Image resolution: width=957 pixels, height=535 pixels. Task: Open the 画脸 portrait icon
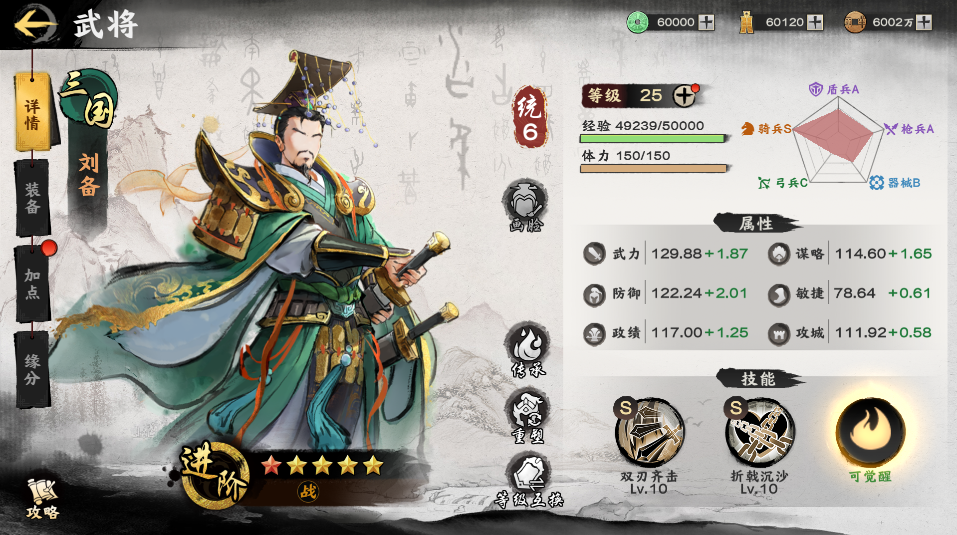pos(525,205)
